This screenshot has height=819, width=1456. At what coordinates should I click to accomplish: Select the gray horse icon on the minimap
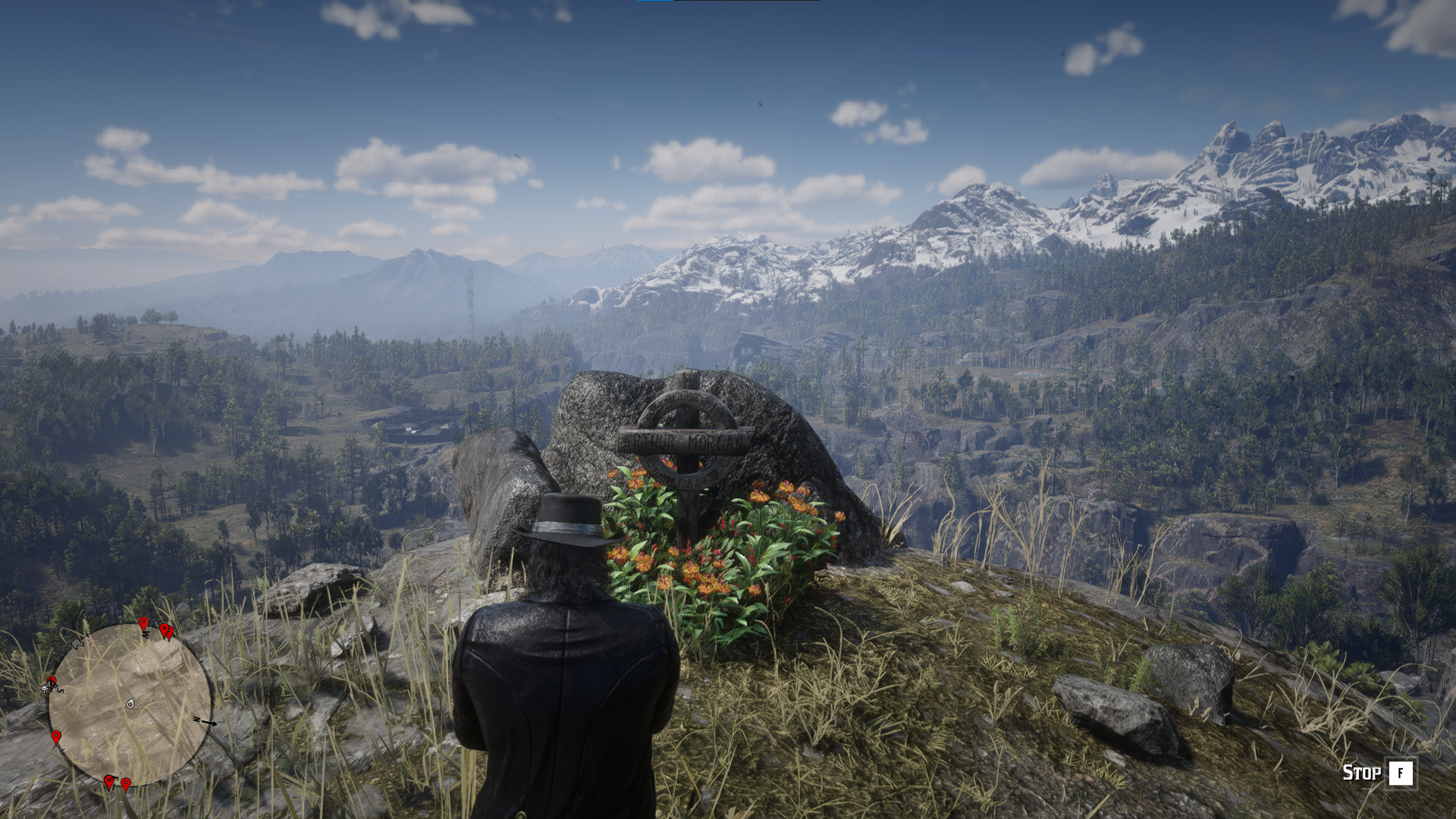click(x=77, y=643)
